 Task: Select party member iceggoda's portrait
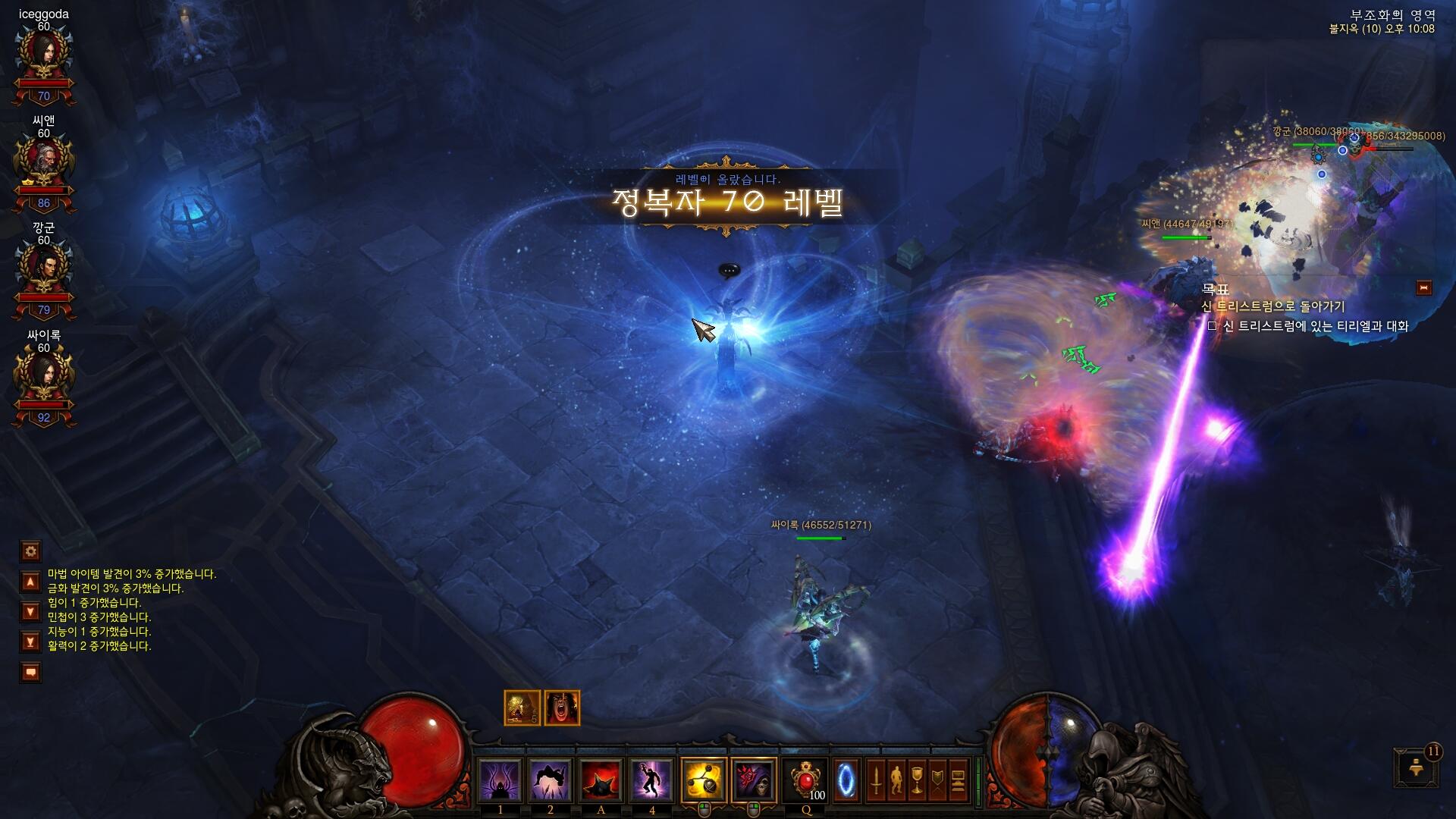[44, 55]
